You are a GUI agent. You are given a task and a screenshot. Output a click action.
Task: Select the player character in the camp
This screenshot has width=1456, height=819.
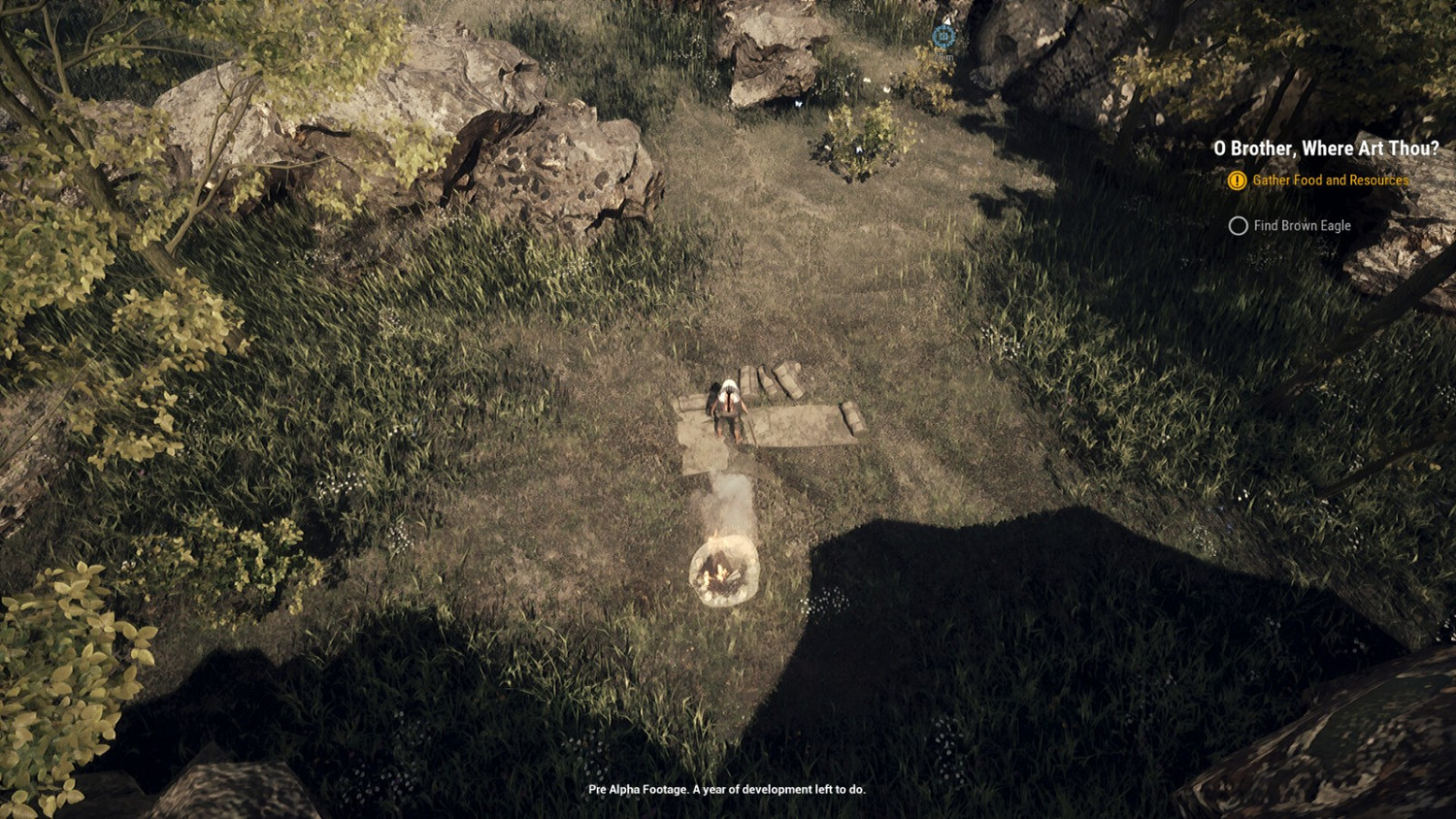tap(726, 403)
